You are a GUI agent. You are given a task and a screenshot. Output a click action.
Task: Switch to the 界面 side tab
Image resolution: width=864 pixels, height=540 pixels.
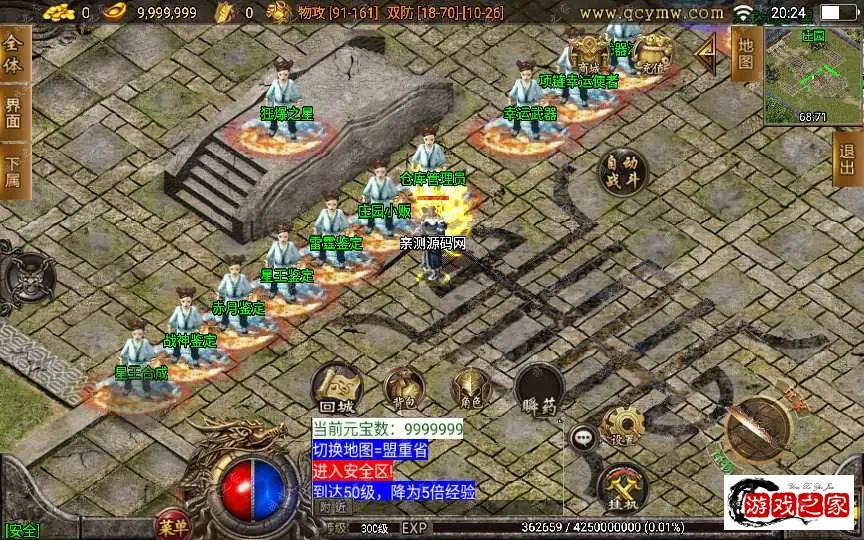(13, 111)
